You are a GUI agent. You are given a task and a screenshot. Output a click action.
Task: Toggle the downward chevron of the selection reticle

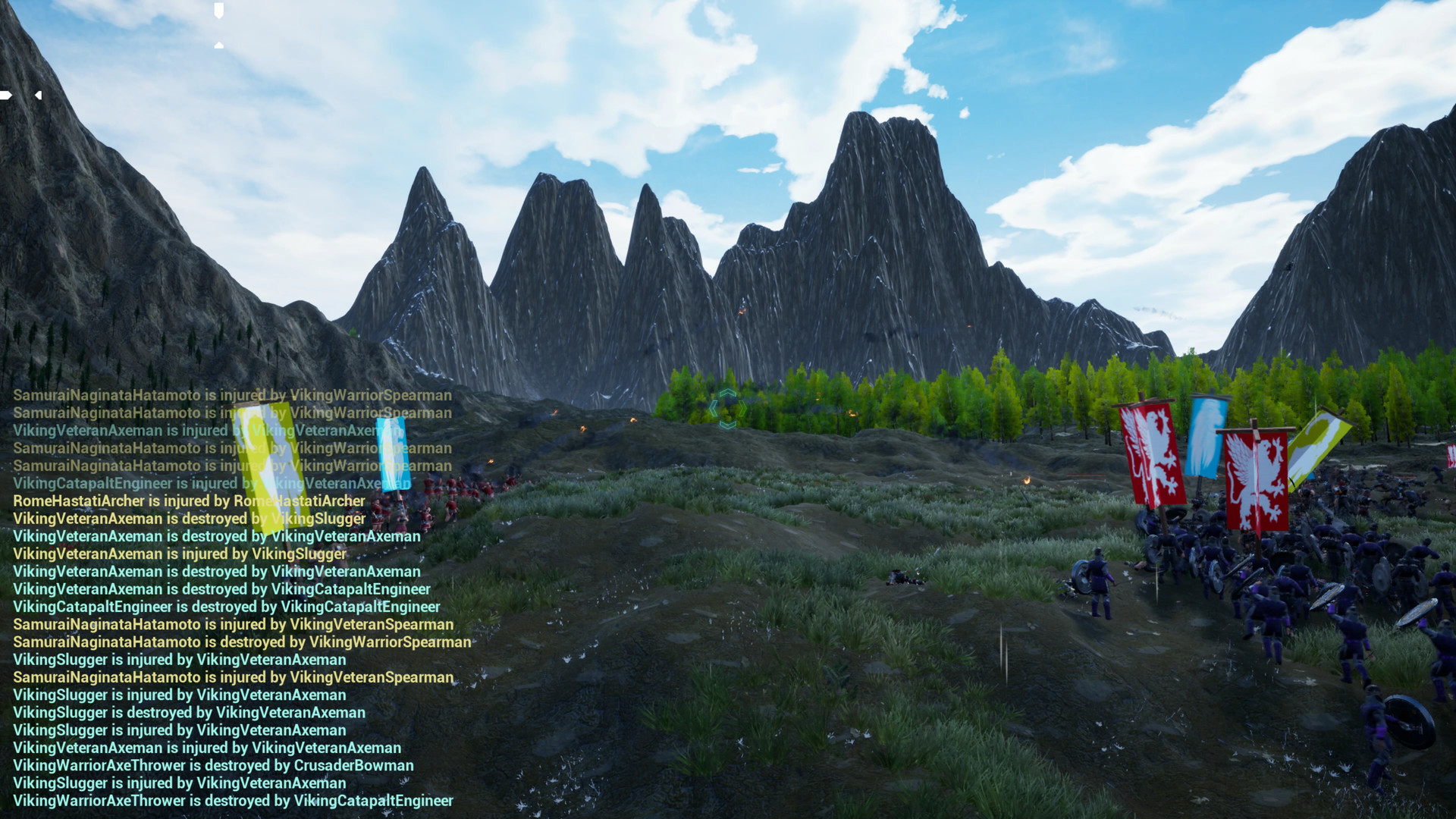pos(728,425)
